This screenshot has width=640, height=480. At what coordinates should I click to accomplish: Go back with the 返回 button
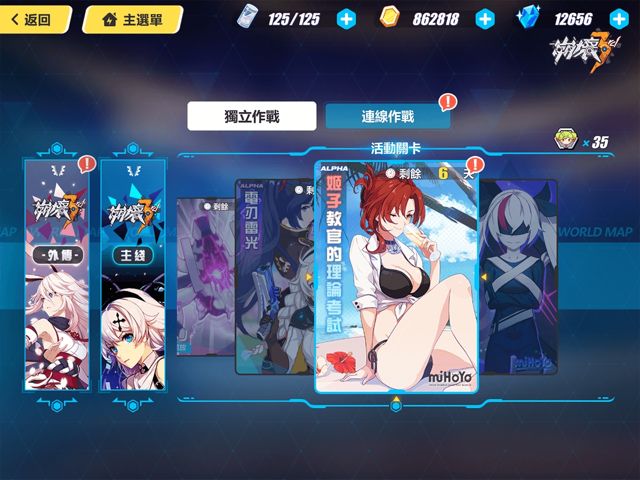[38, 19]
